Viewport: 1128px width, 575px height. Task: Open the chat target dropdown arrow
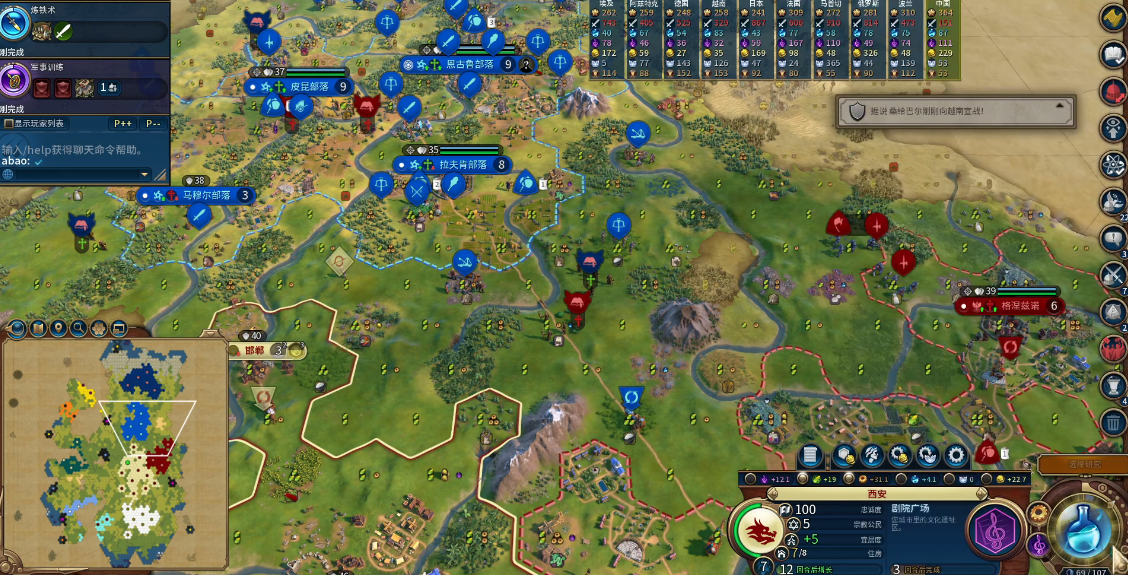pos(144,174)
